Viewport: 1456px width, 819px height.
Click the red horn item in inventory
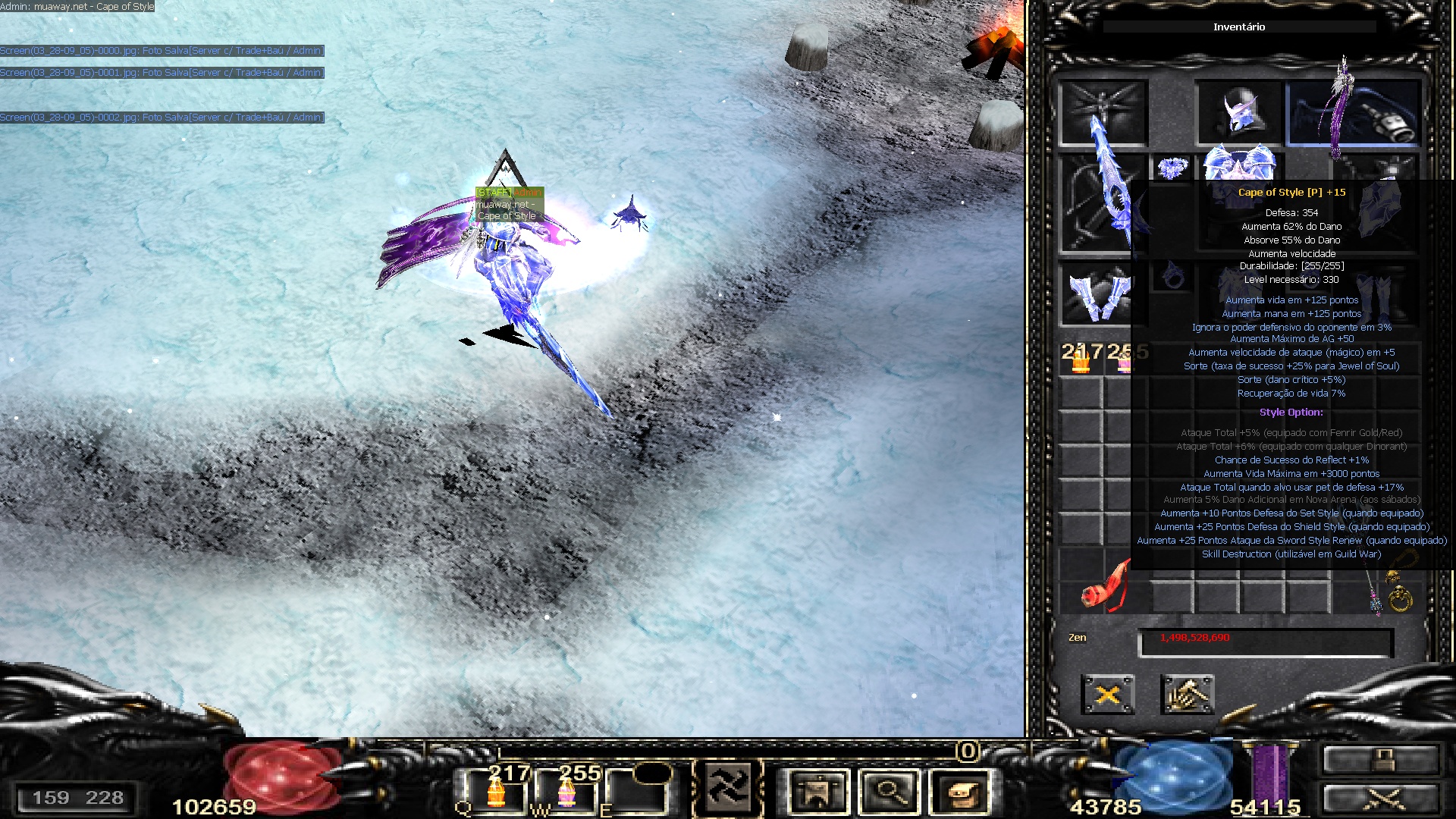(1104, 588)
